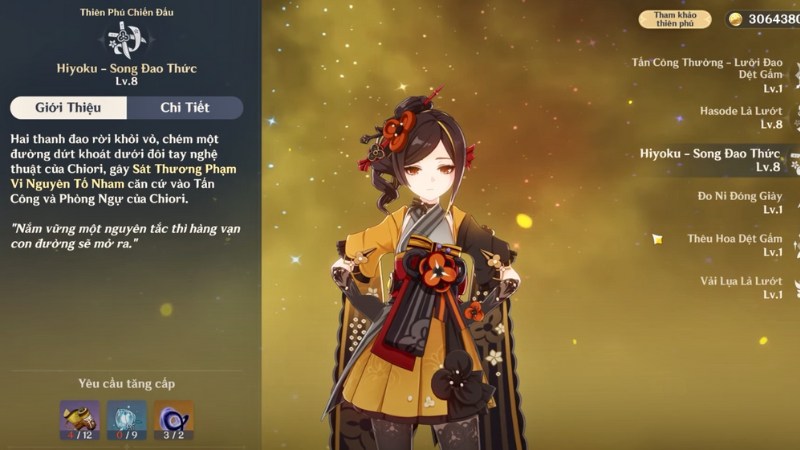Pick the Vải Lụa Lả Lướt talent
Screen dimensions: 800x450
click(x=740, y=288)
